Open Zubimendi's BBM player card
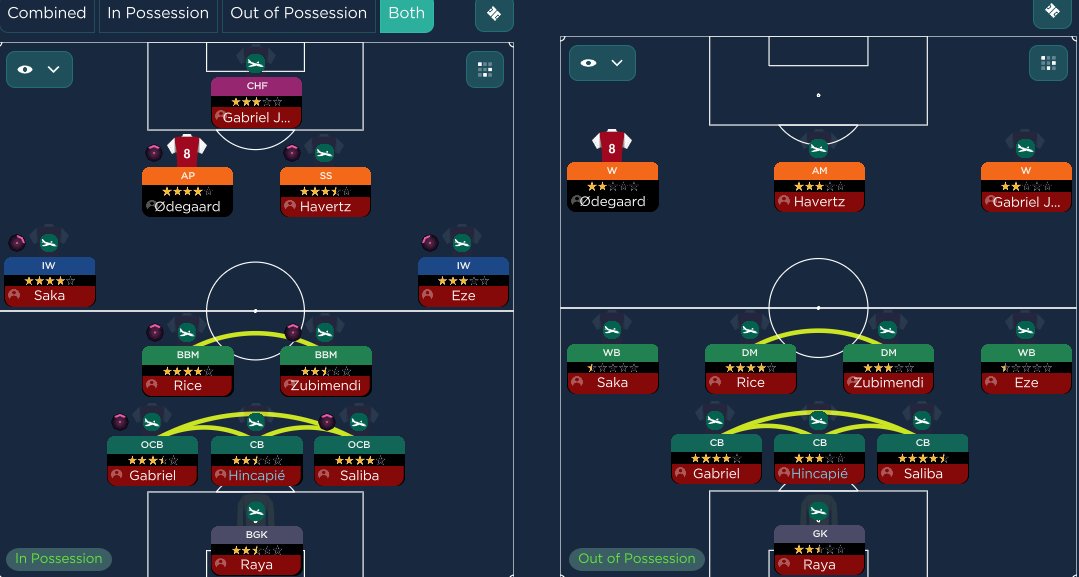Image resolution: width=1079 pixels, height=577 pixels. (325, 370)
